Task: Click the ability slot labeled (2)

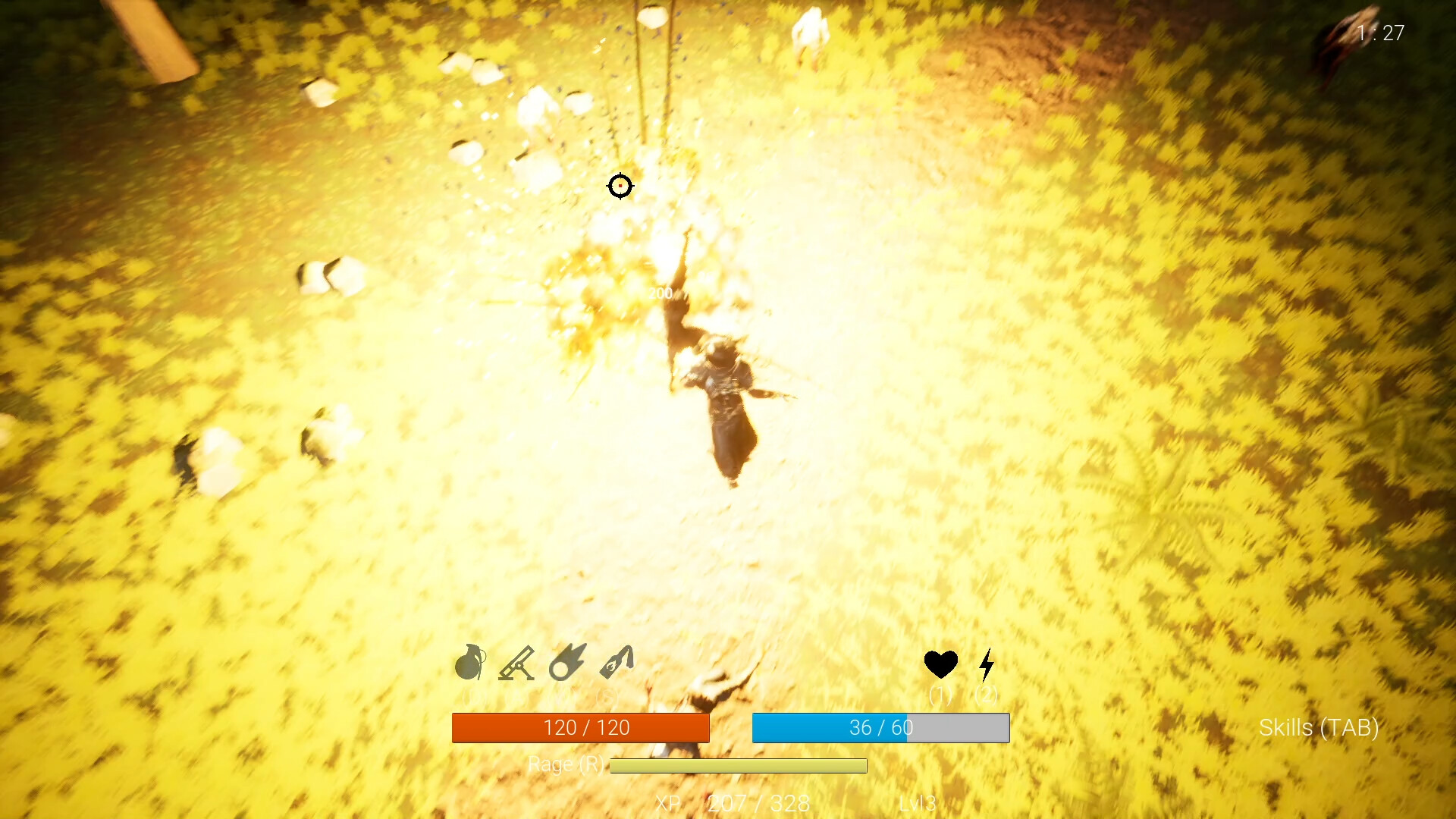Action: click(x=987, y=694)
